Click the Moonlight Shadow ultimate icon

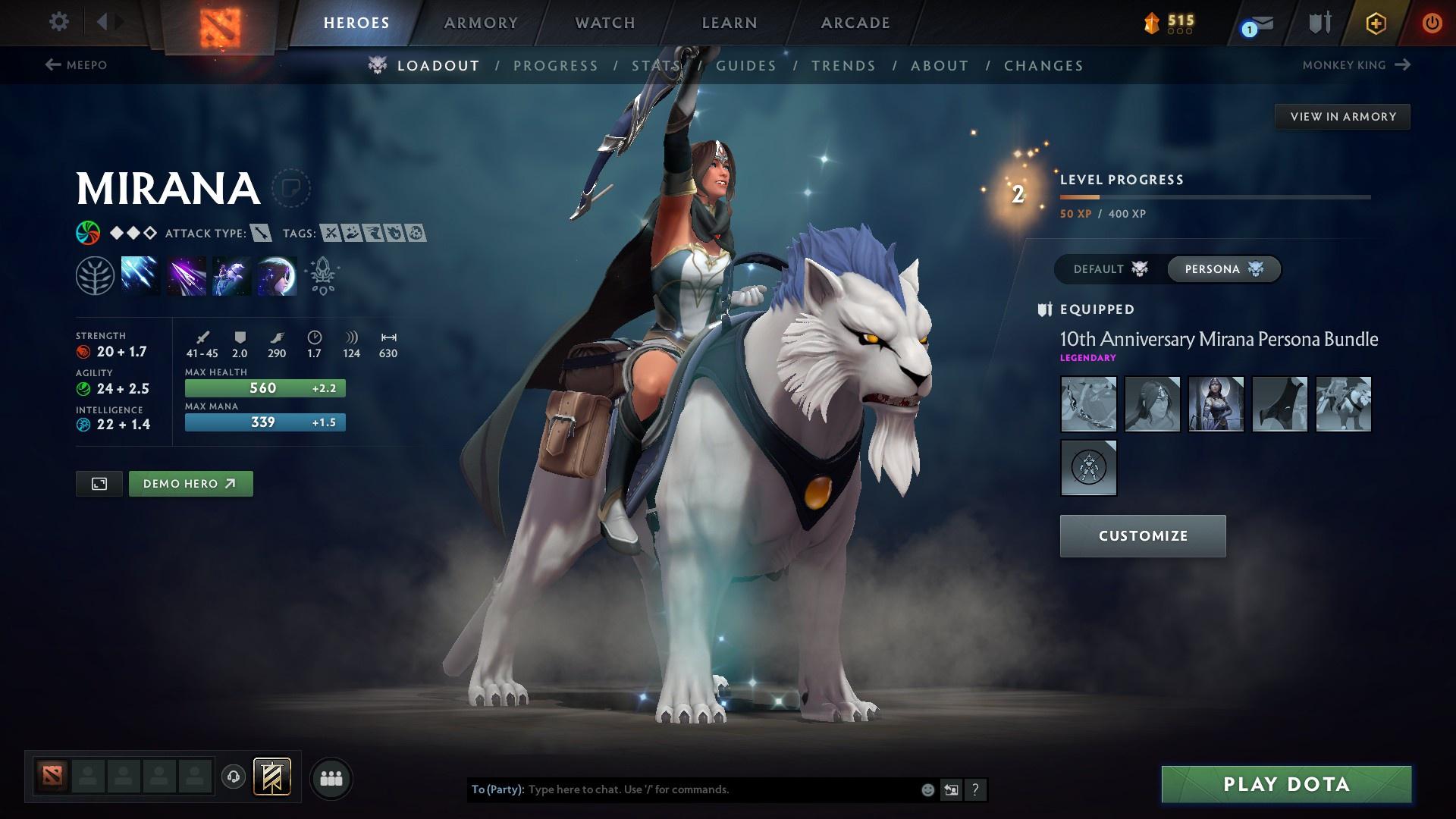pyautogui.click(x=277, y=277)
